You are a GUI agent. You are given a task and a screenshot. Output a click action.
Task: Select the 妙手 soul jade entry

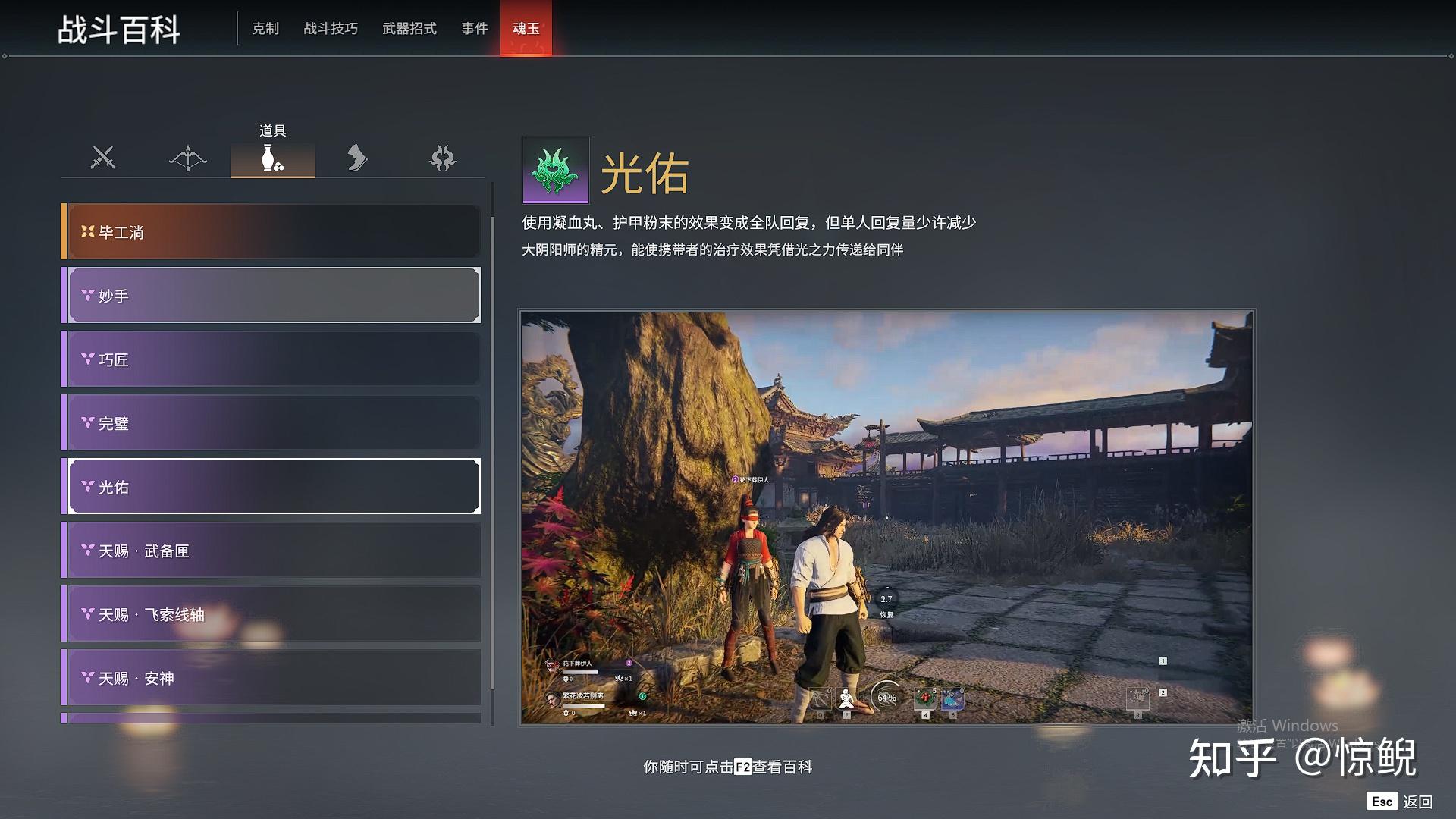(x=273, y=296)
